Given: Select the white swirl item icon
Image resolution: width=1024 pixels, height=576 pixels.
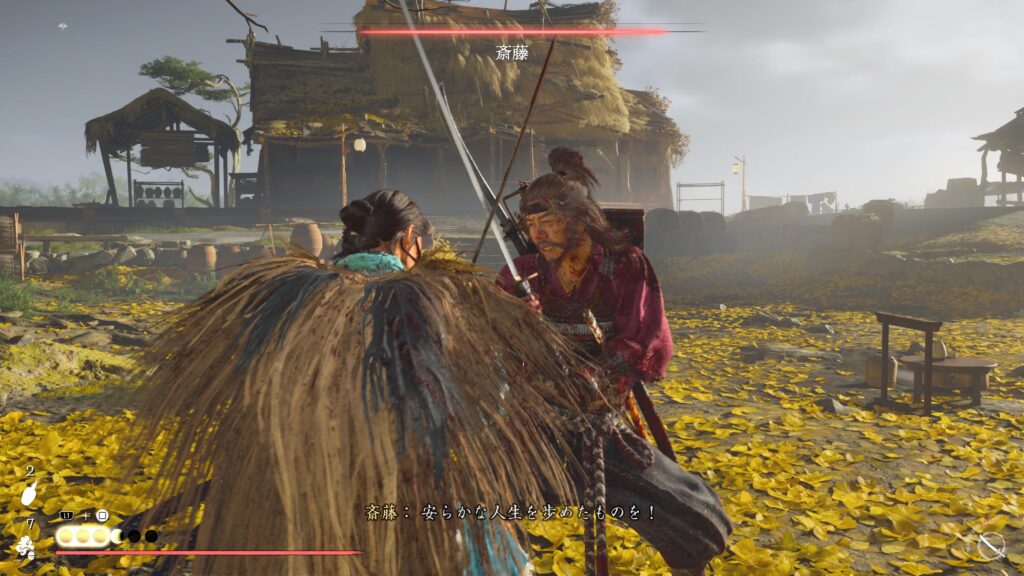Looking at the screenshot, I should 25,546.
